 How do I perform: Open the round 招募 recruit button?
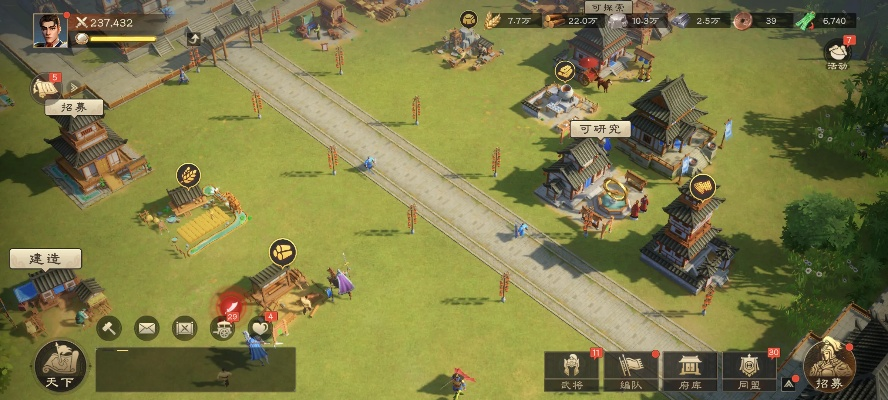coord(829,367)
